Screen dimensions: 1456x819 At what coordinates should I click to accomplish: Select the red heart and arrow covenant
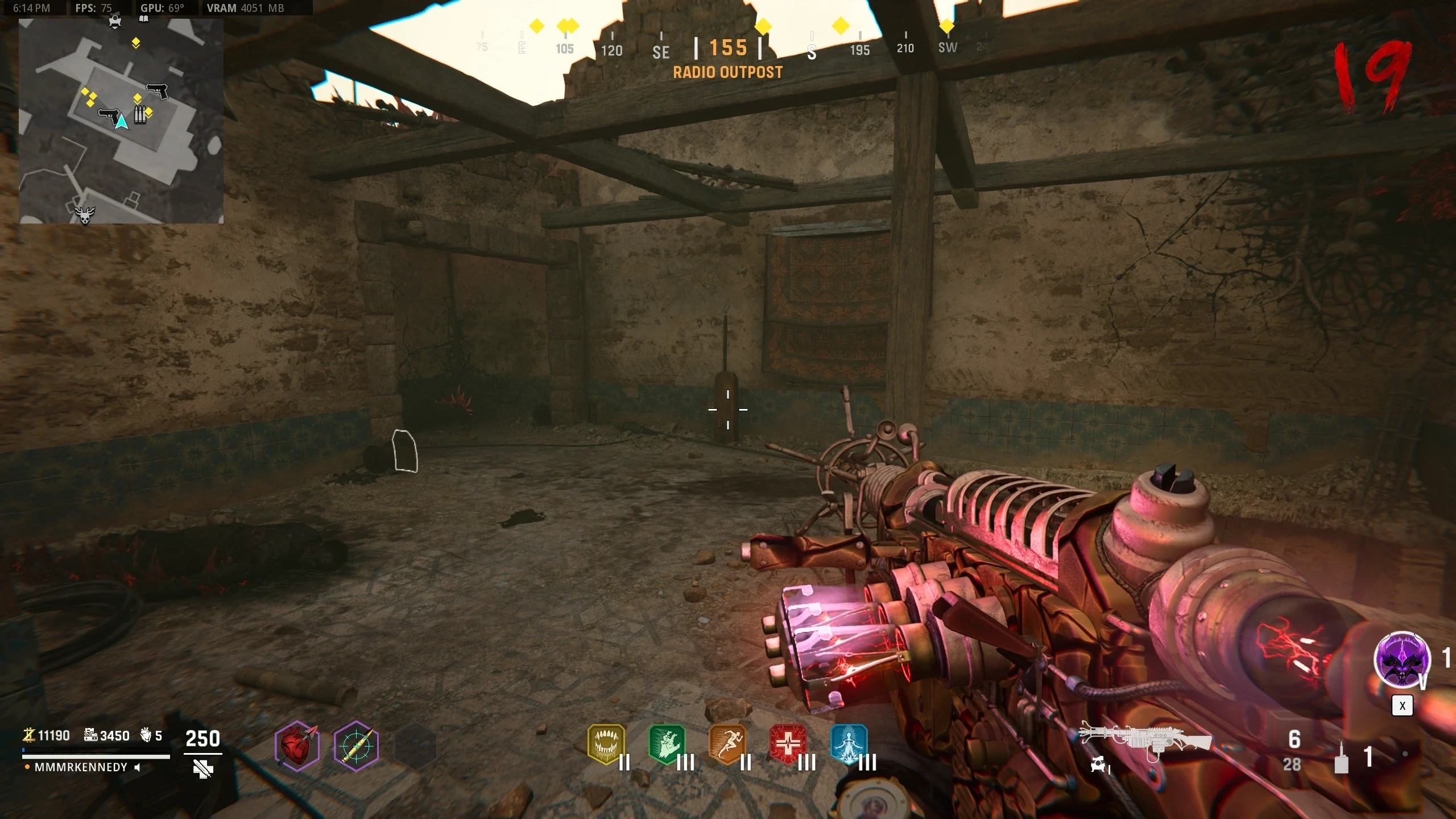pos(297,746)
